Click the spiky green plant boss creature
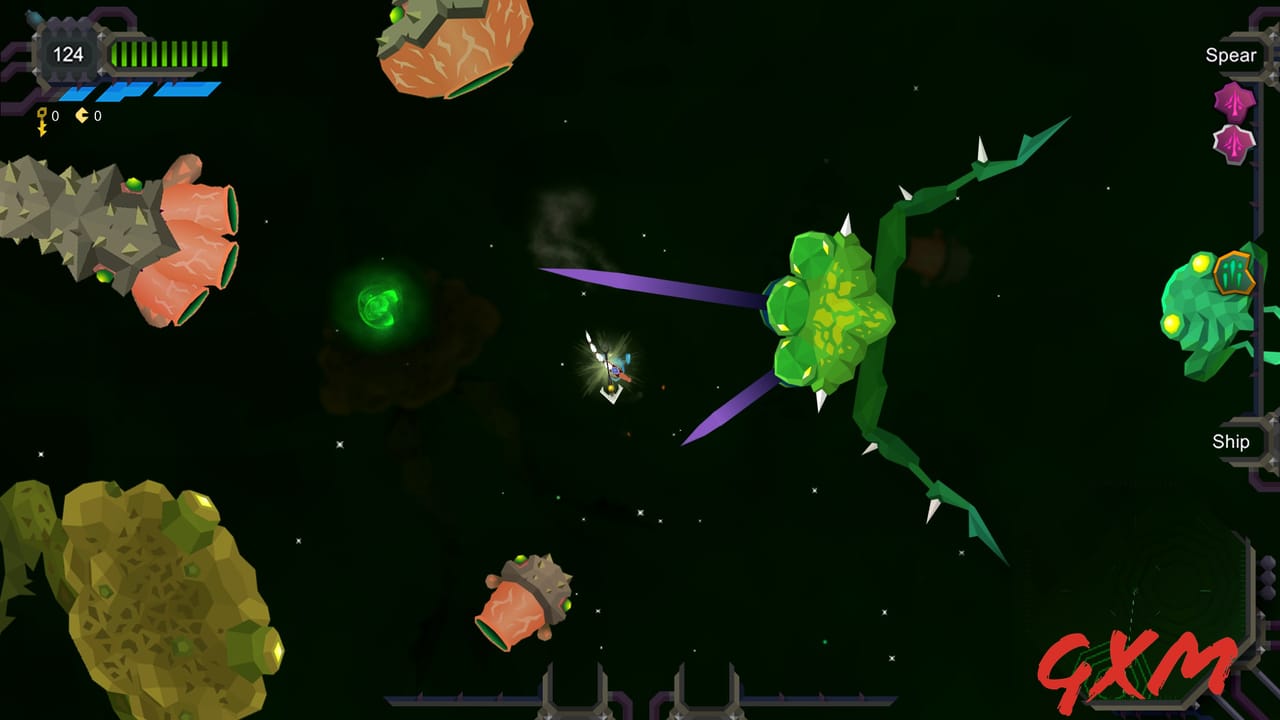 click(830, 310)
